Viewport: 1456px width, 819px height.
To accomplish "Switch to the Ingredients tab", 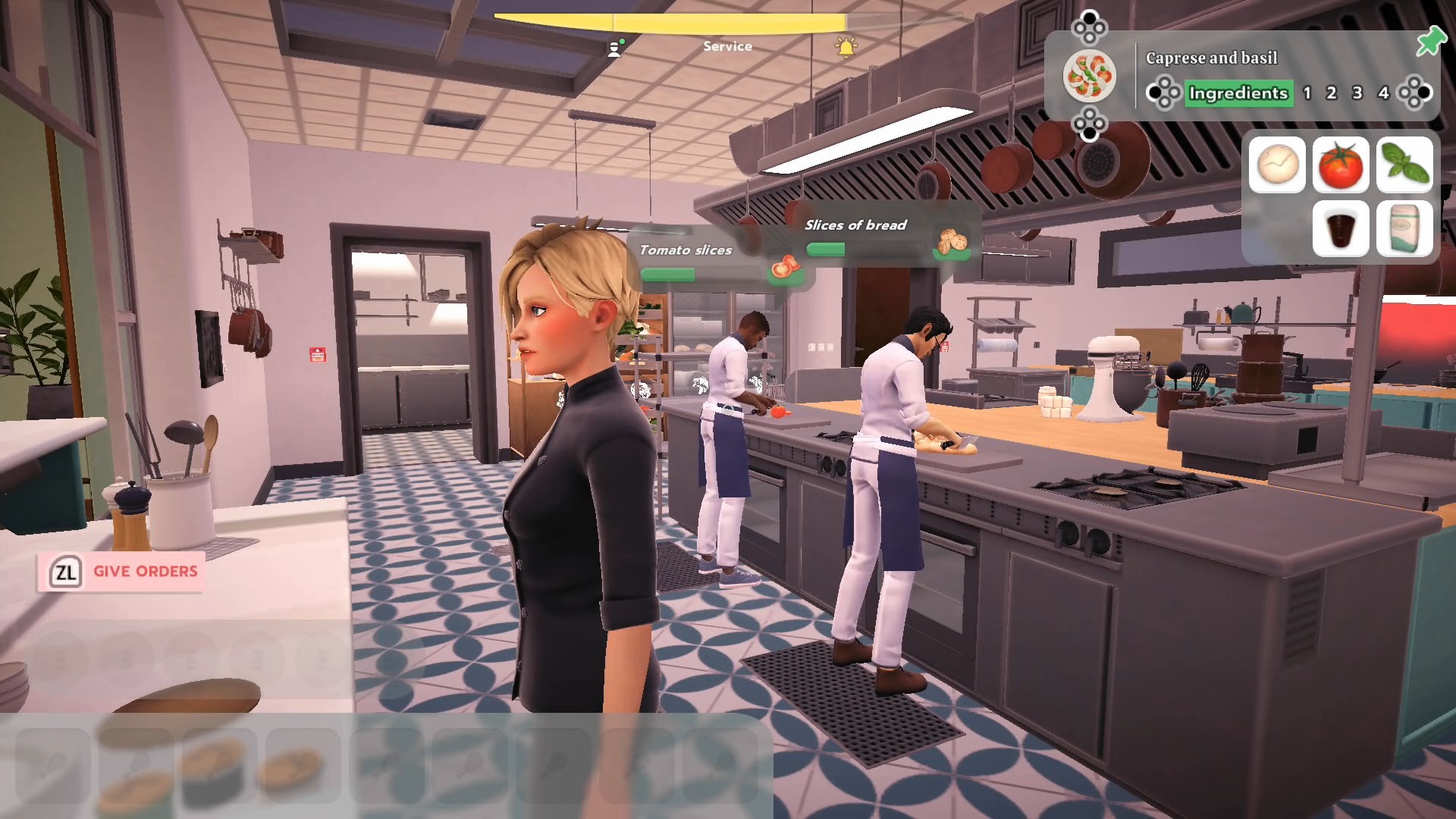I will (1238, 93).
